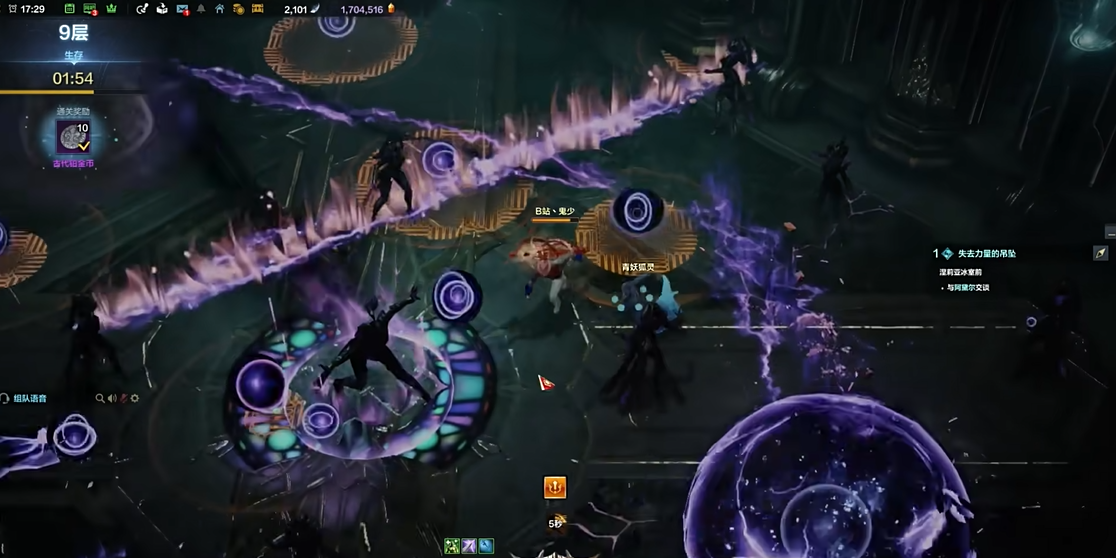The height and width of the screenshot is (558, 1116).
Task: Open the gold coins shop icon
Action: pyautogui.click(x=239, y=9)
